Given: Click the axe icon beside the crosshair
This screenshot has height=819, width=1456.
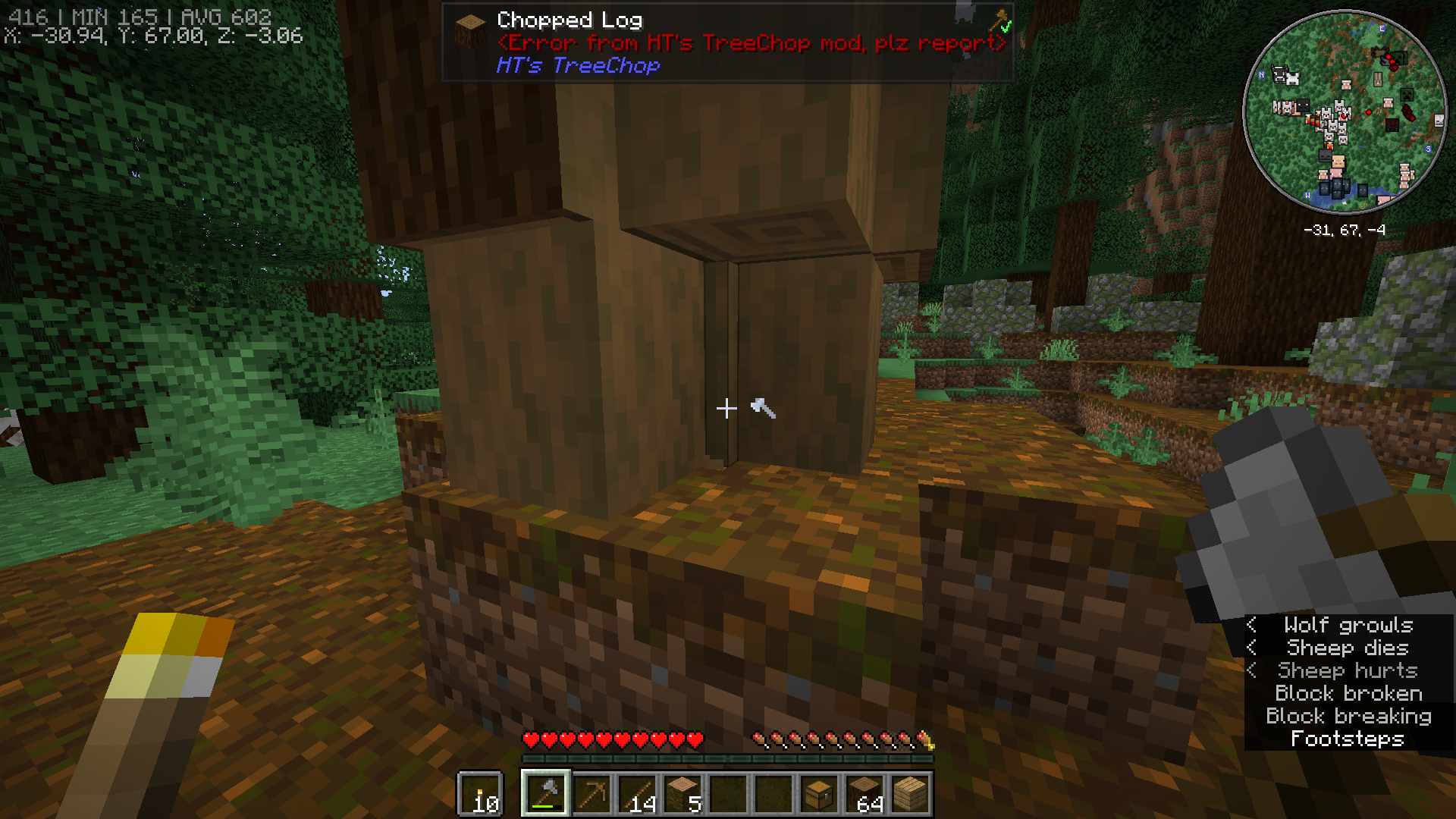Looking at the screenshot, I should (762, 409).
